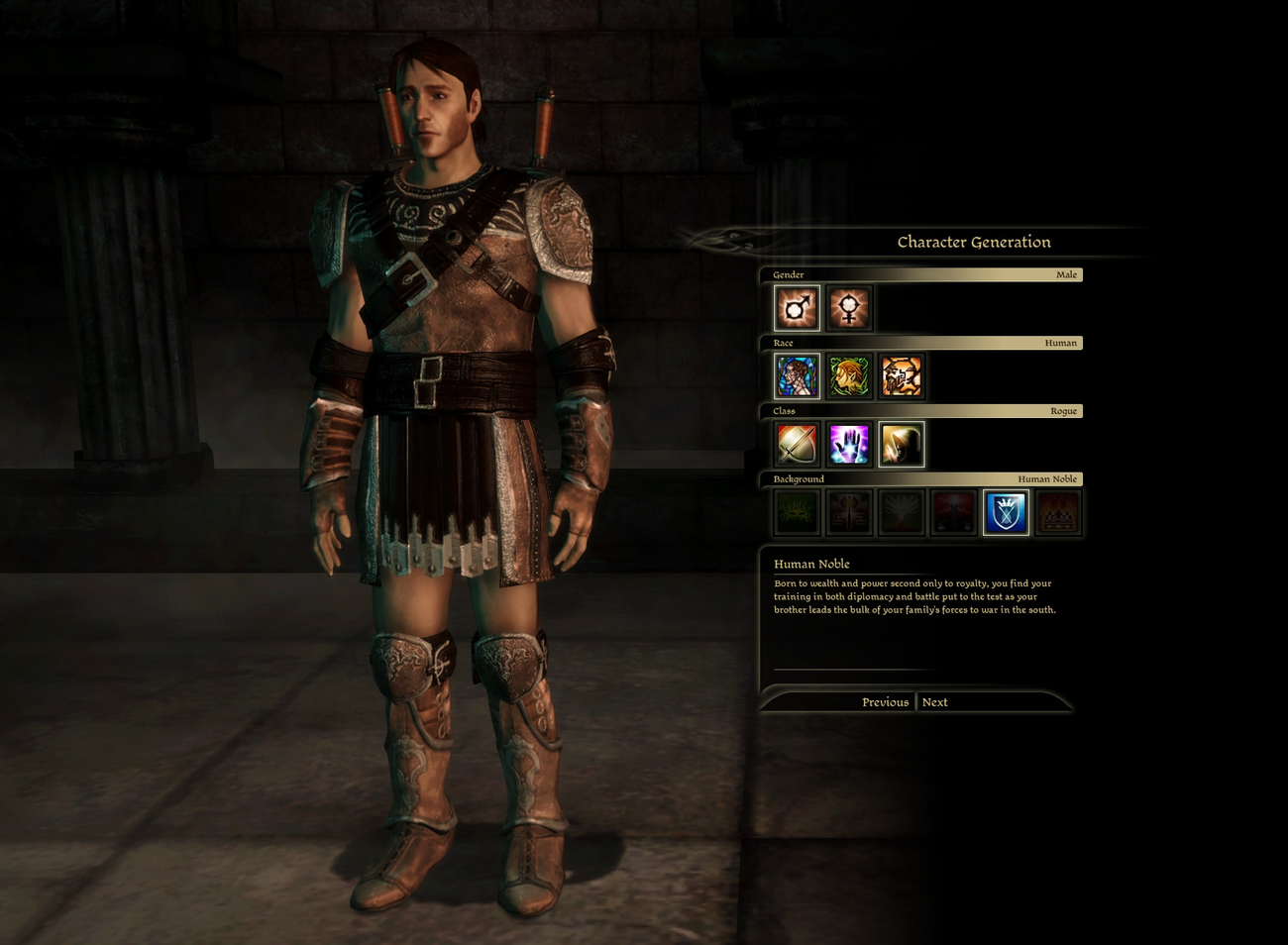1288x945 pixels.
Task: Select the Elf race icon
Action: click(x=849, y=375)
